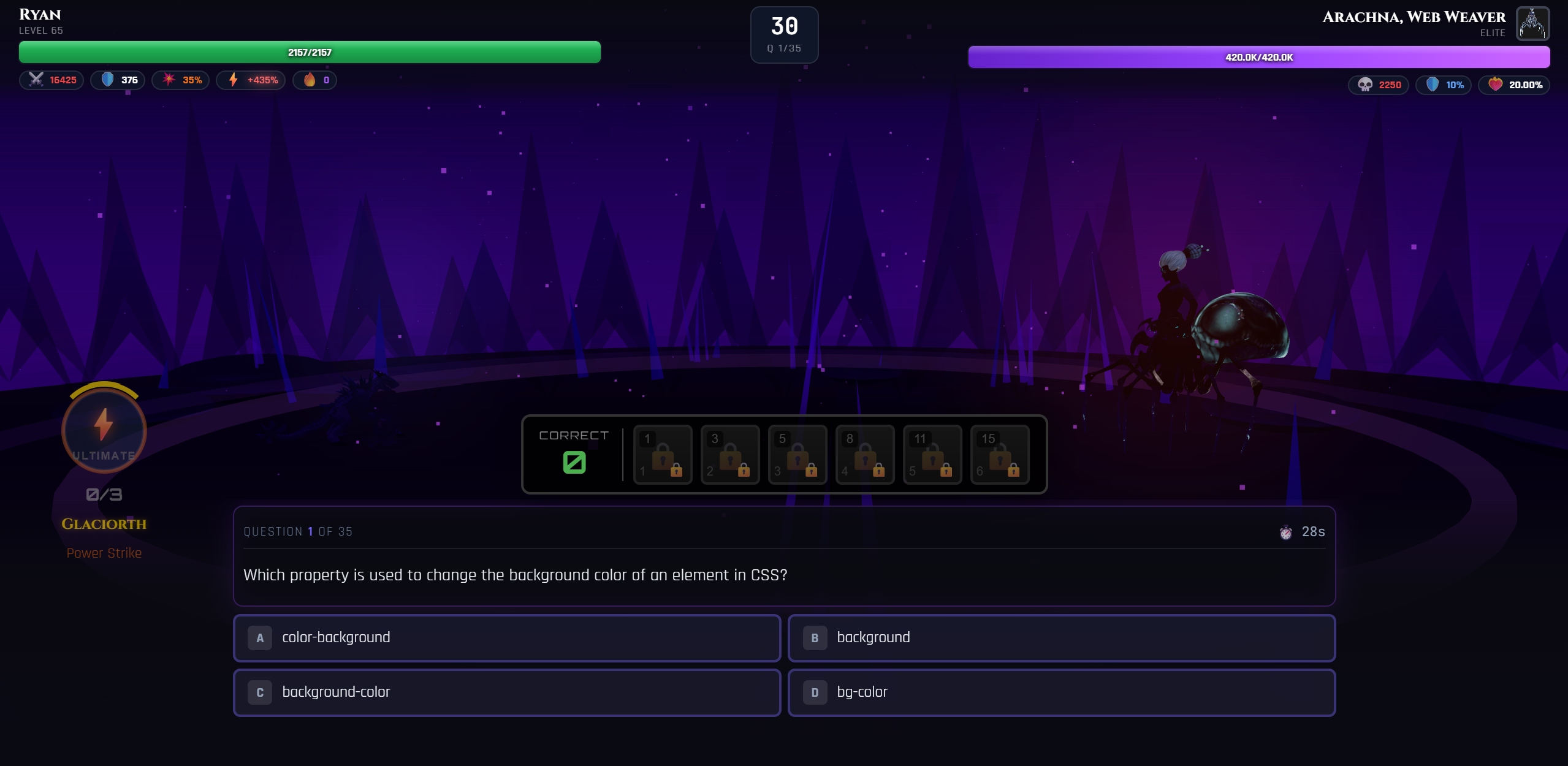
Task: Open the chest requiring 5 correct answers
Action: click(x=797, y=455)
